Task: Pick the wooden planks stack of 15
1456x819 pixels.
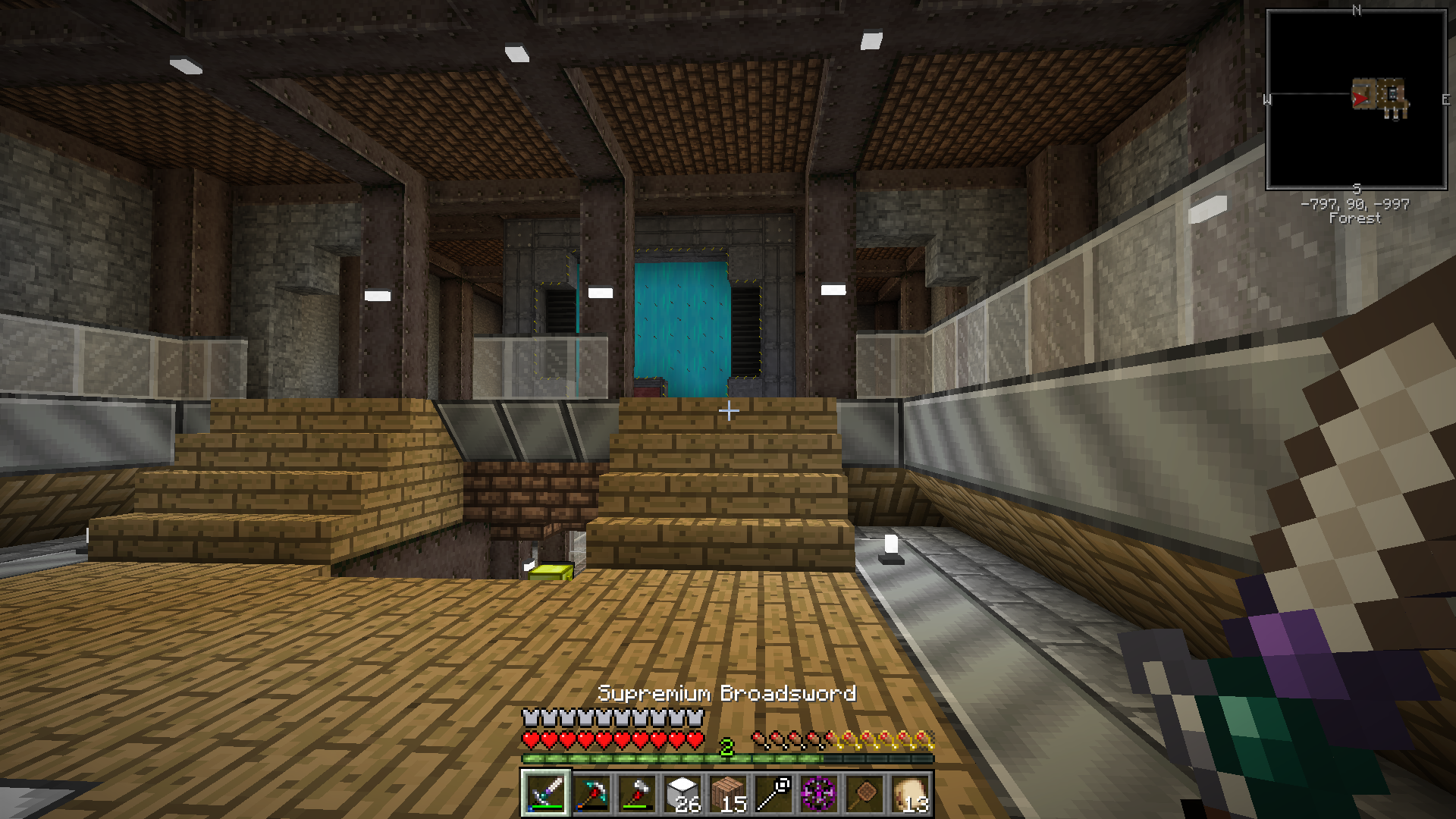Action: click(x=727, y=794)
